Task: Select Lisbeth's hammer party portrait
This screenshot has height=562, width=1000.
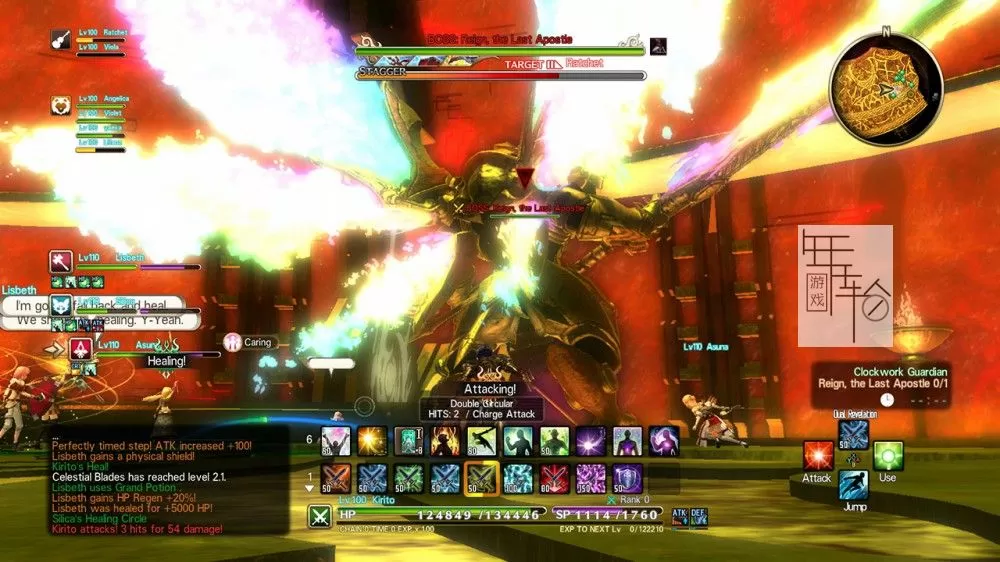Action: [x=60, y=261]
